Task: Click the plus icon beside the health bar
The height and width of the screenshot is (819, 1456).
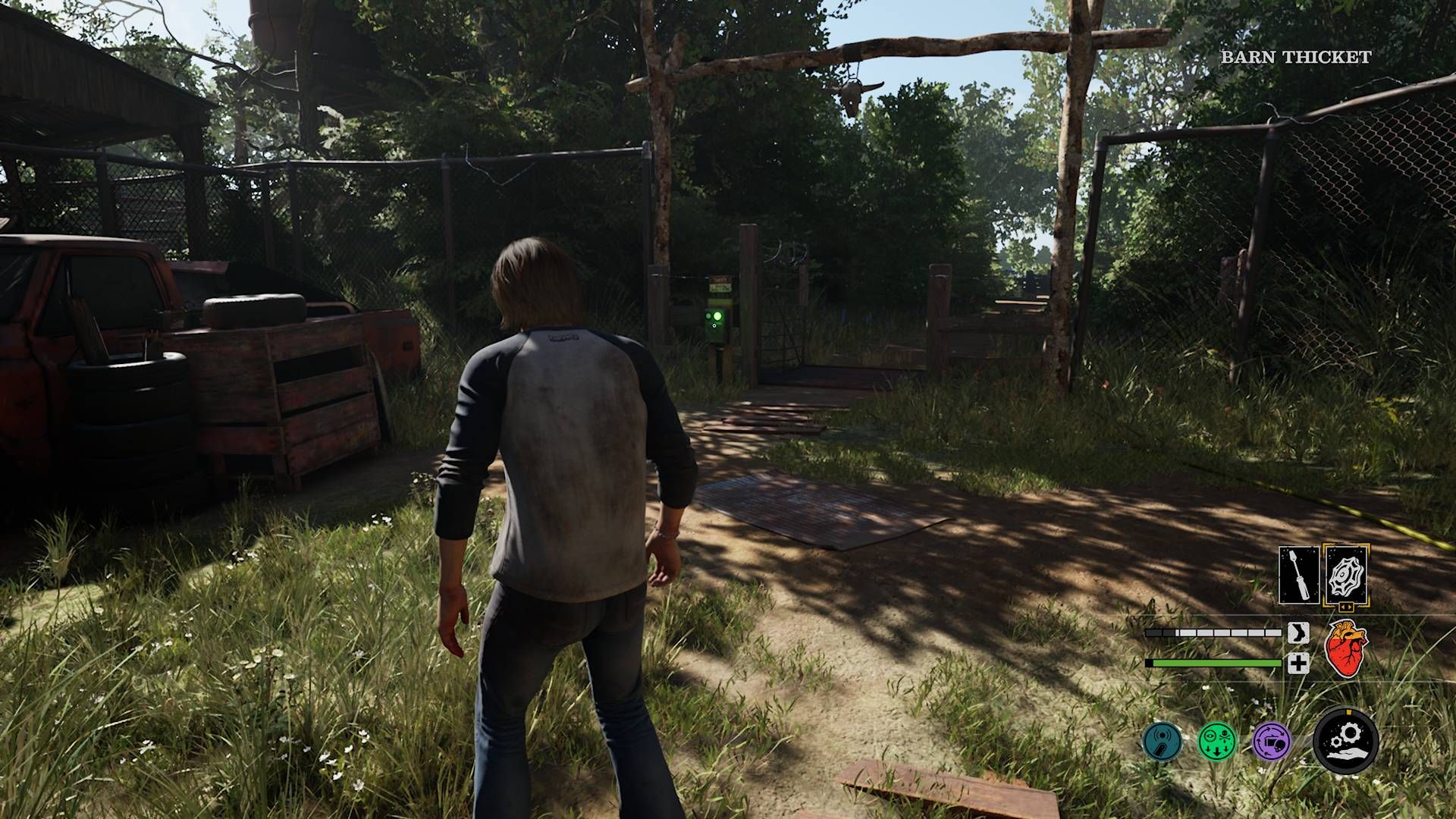Action: click(x=1298, y=664)
